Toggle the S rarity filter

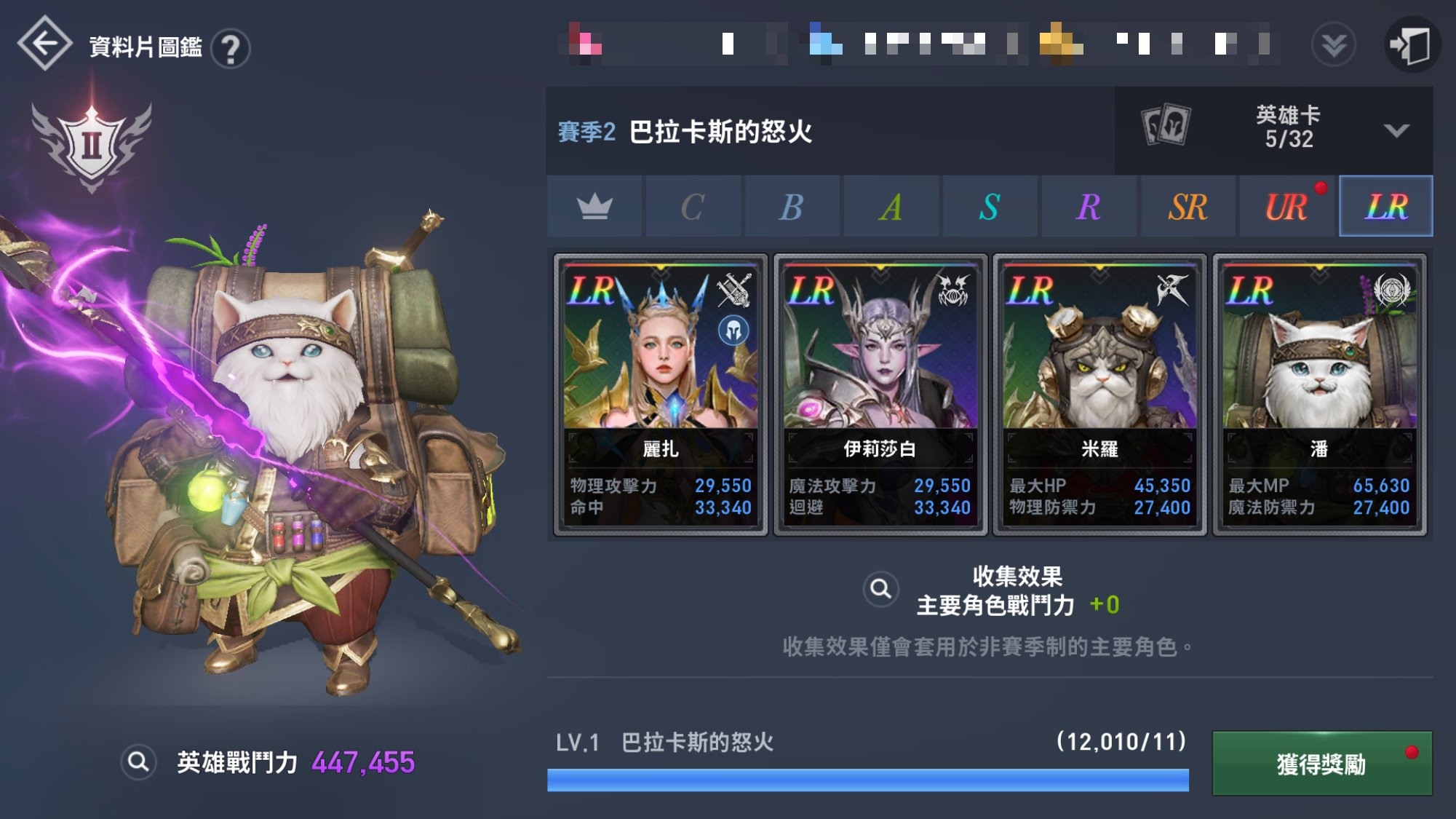click(x=990, y=206)
